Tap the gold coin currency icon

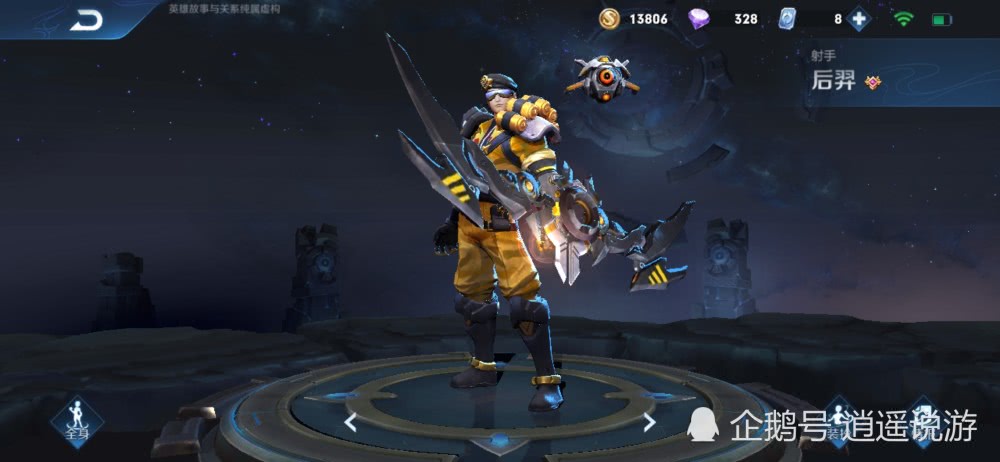click(x=610, y=18)
